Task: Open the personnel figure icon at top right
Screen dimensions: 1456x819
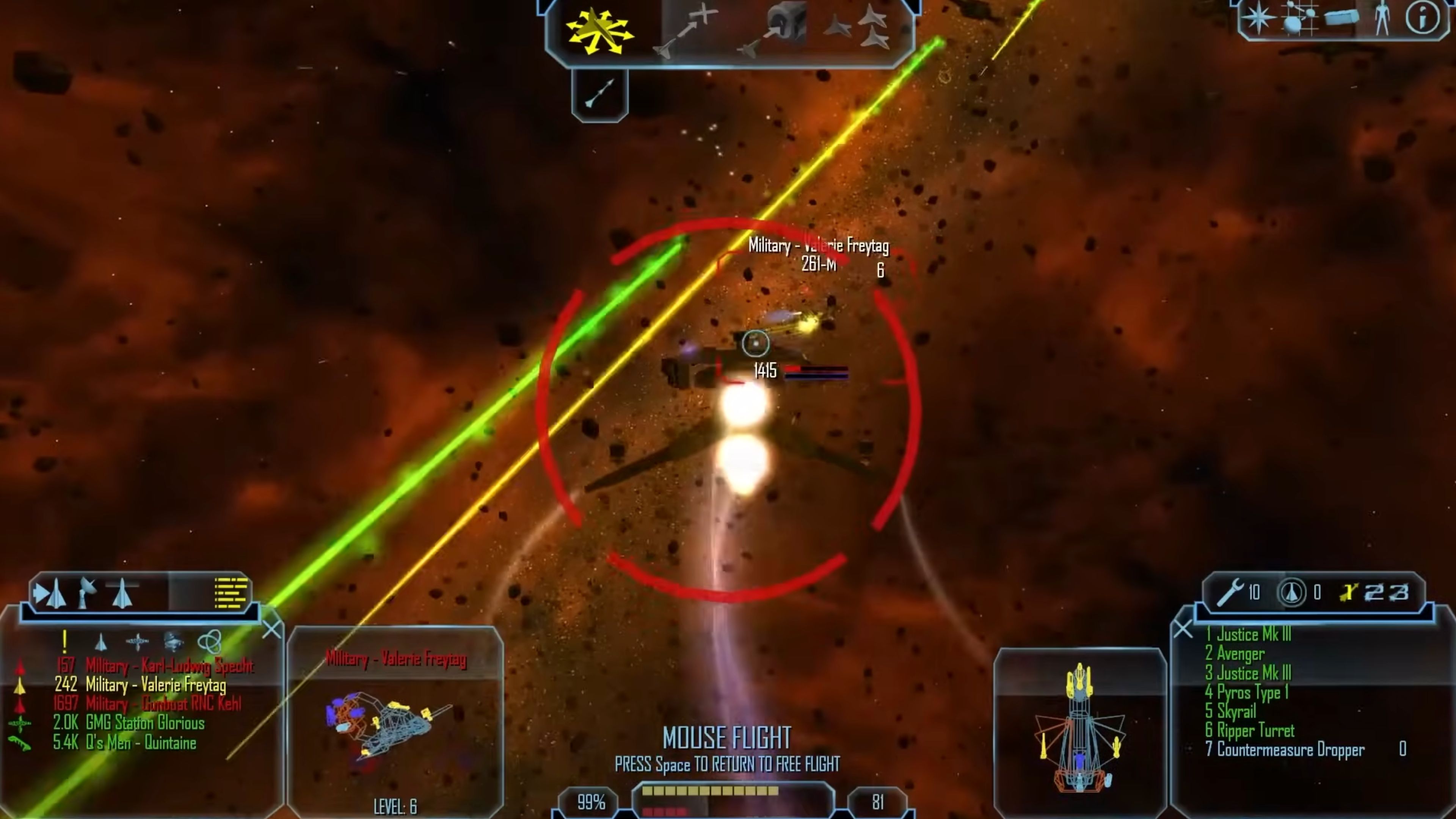Action: 1383,18
